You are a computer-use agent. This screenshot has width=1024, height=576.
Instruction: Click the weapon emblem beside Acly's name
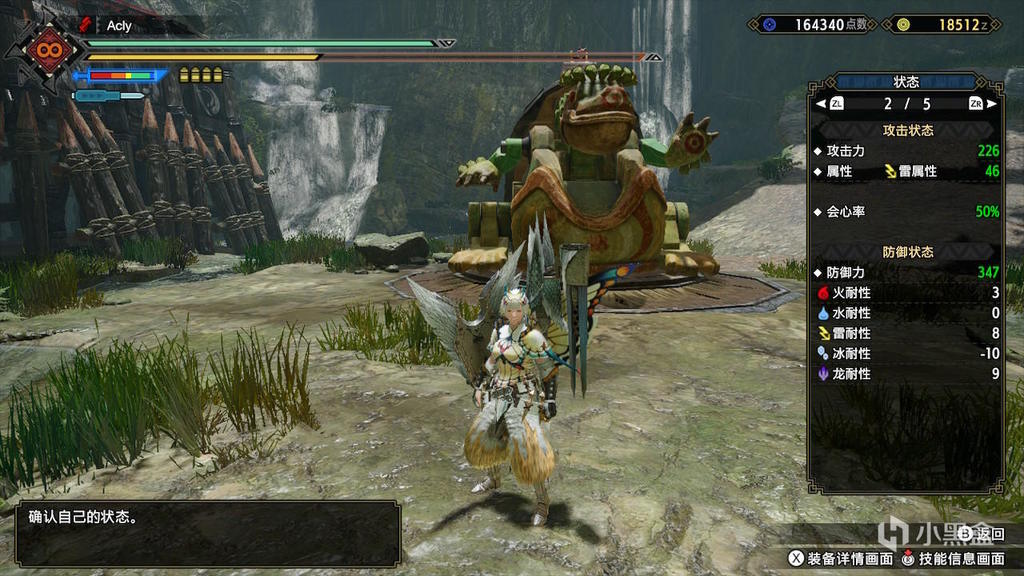[x=86, y=25]
